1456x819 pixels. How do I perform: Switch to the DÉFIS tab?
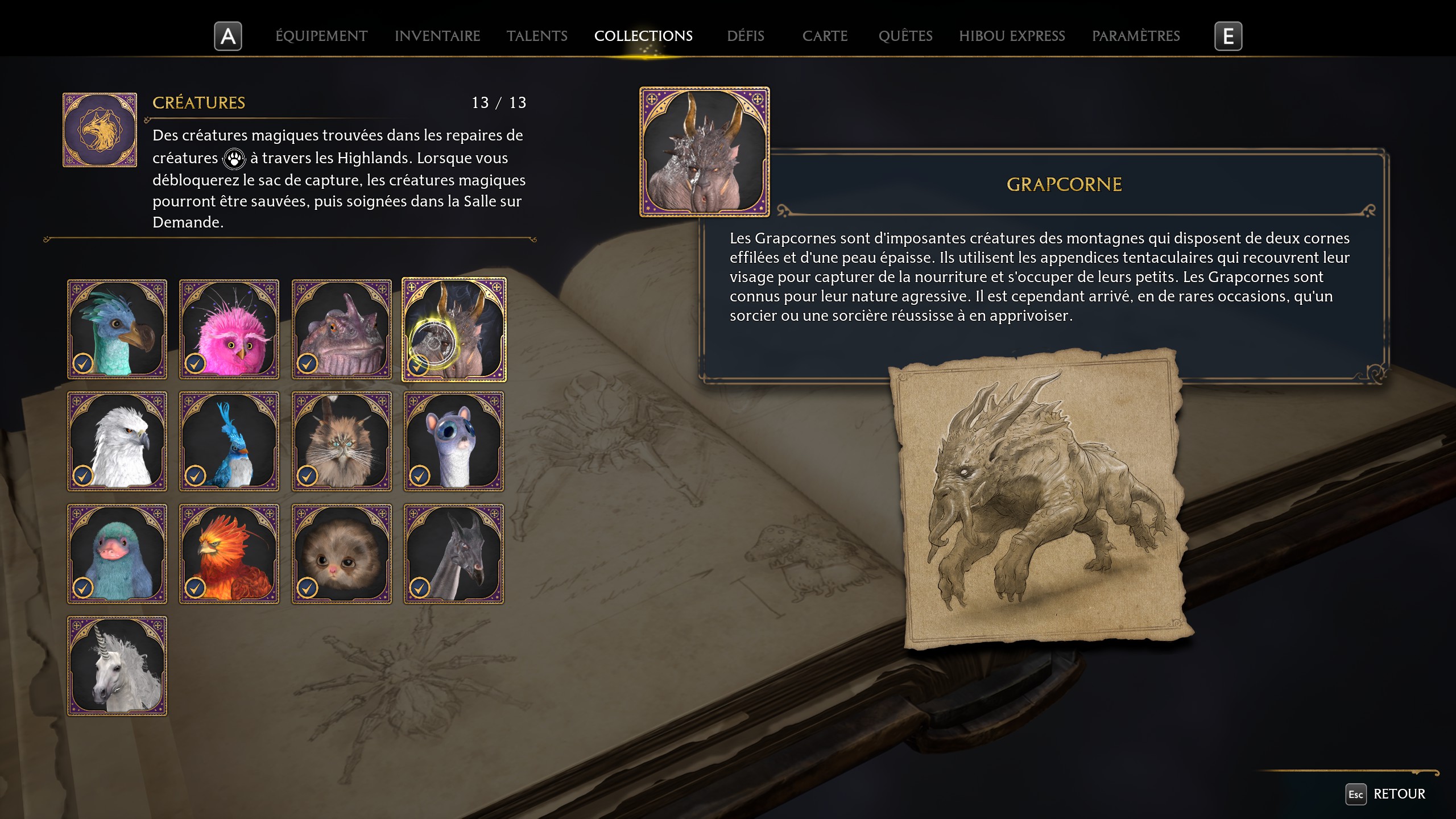pyautogui.click(x=745, y=36)
